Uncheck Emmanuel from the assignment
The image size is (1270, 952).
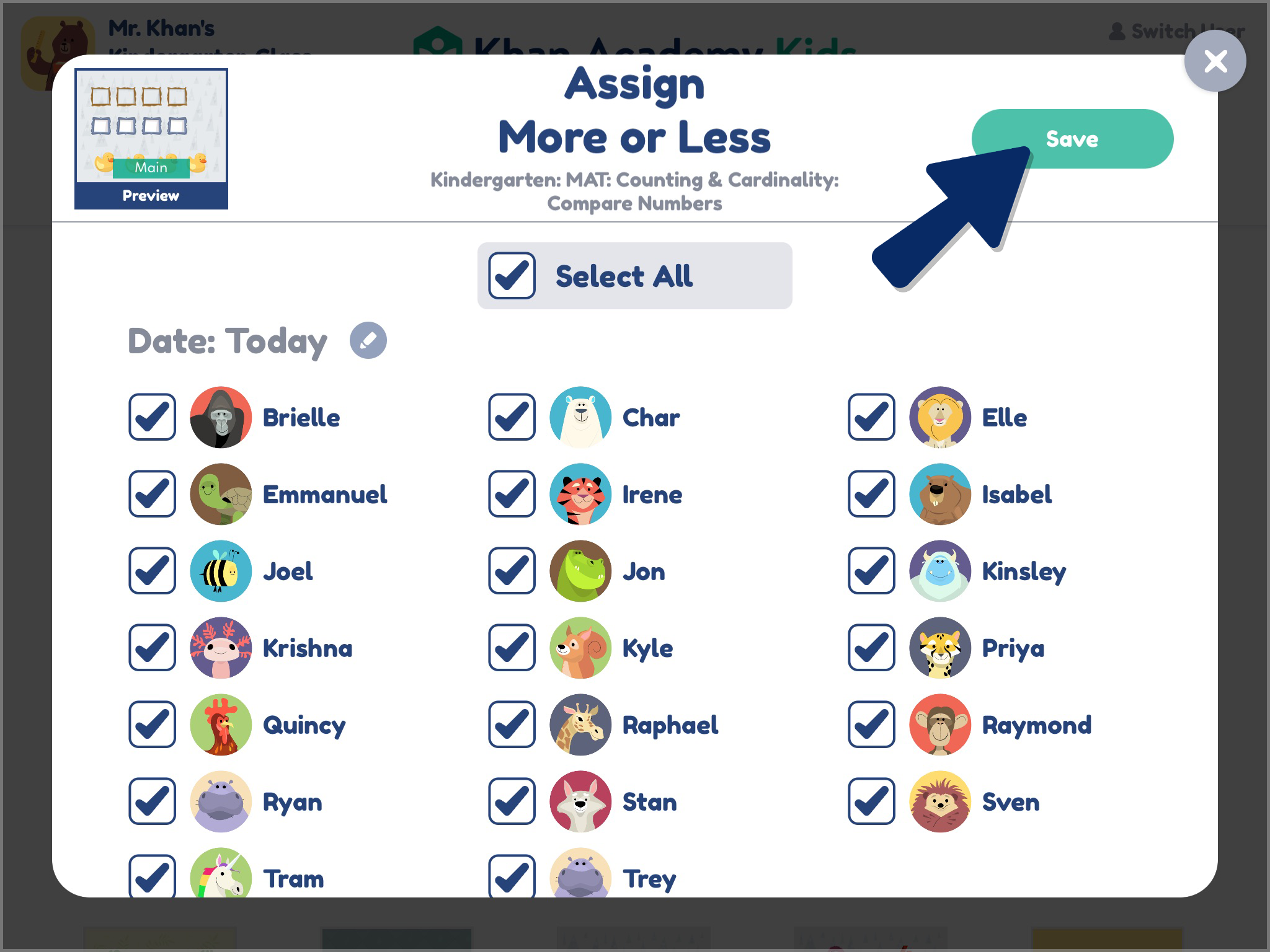[152, 495]
